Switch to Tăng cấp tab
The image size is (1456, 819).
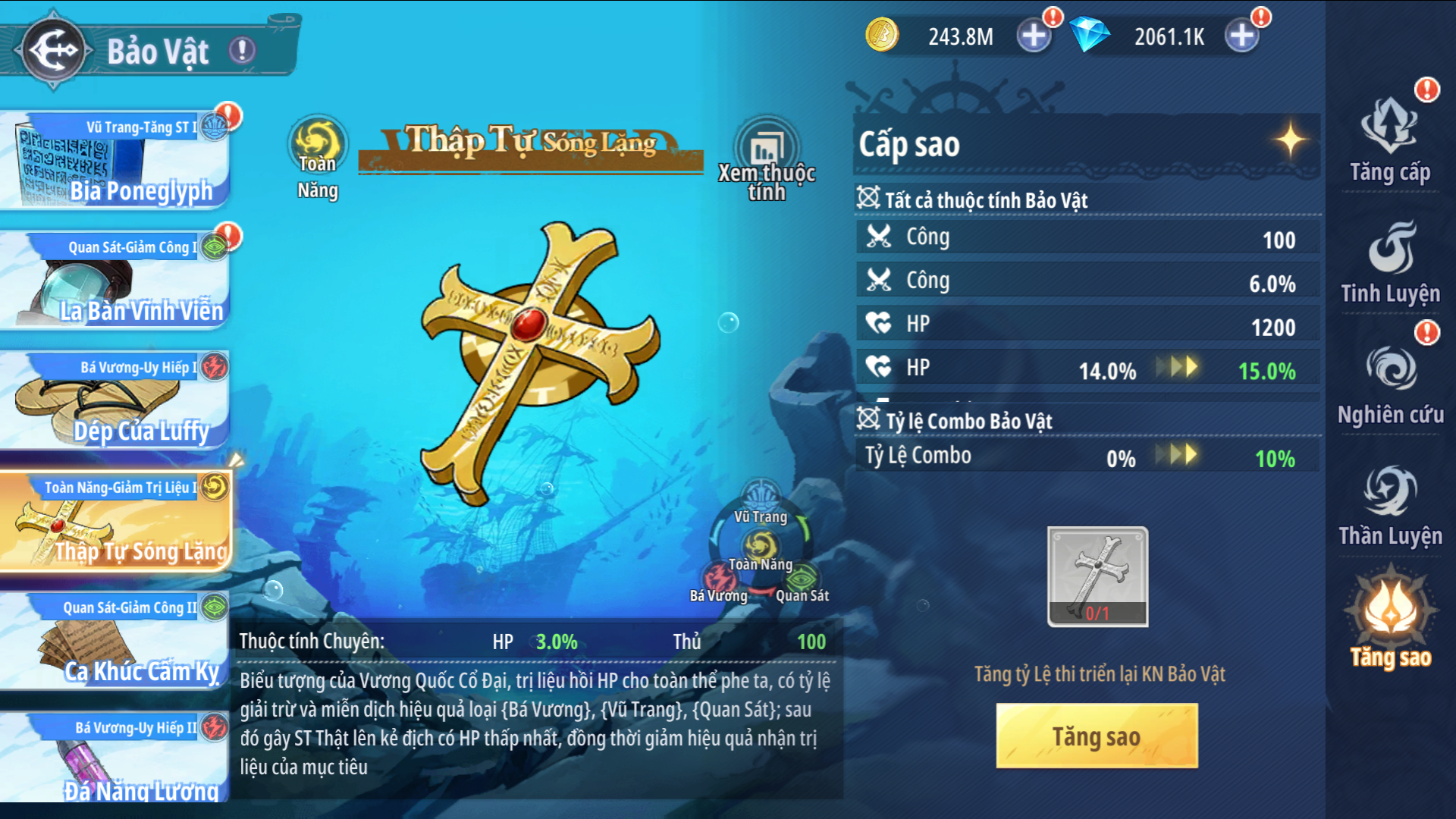click(1390, 142)
